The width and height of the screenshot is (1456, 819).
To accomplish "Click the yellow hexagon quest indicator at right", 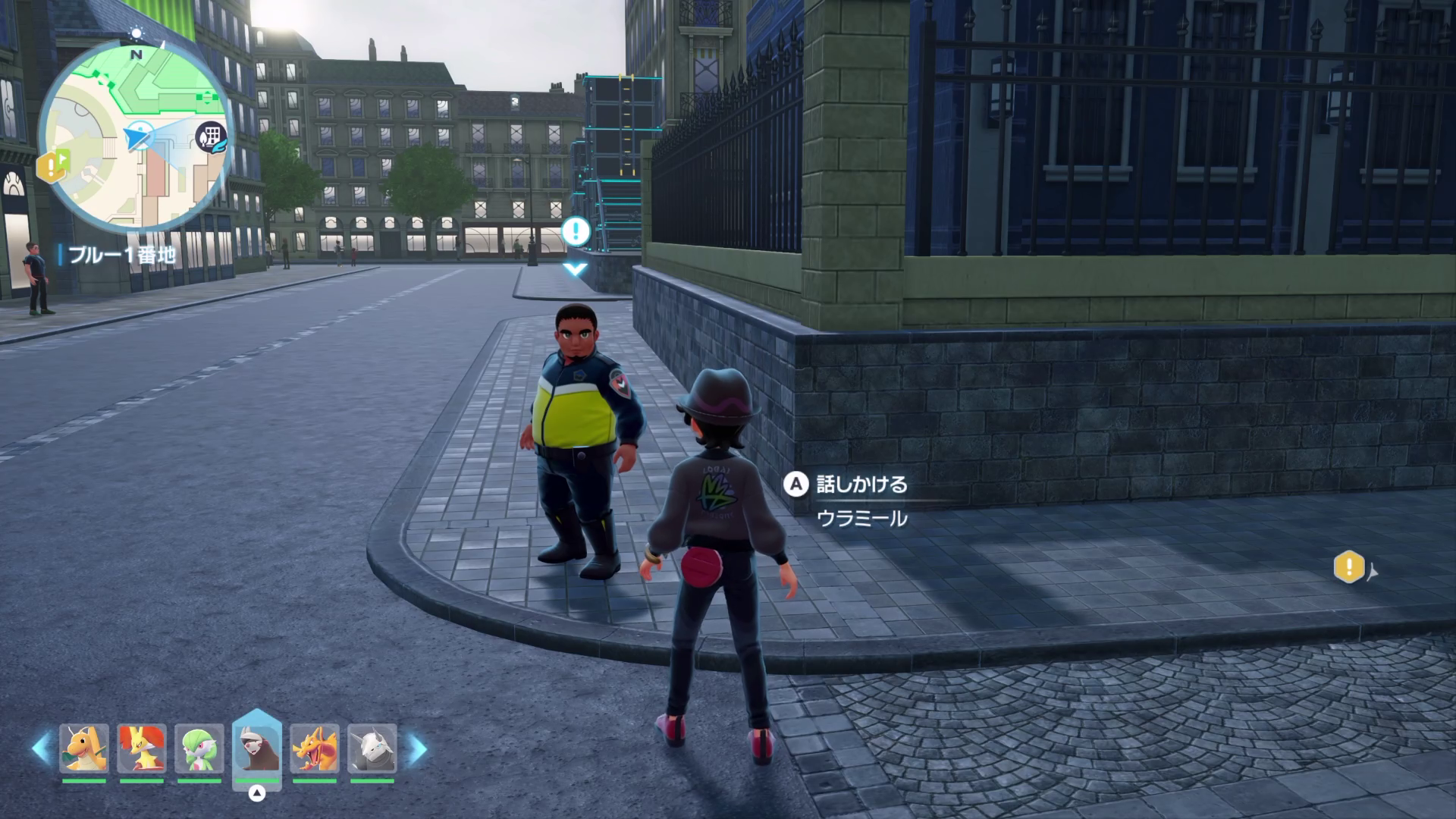I will [x=1349, y=567].
